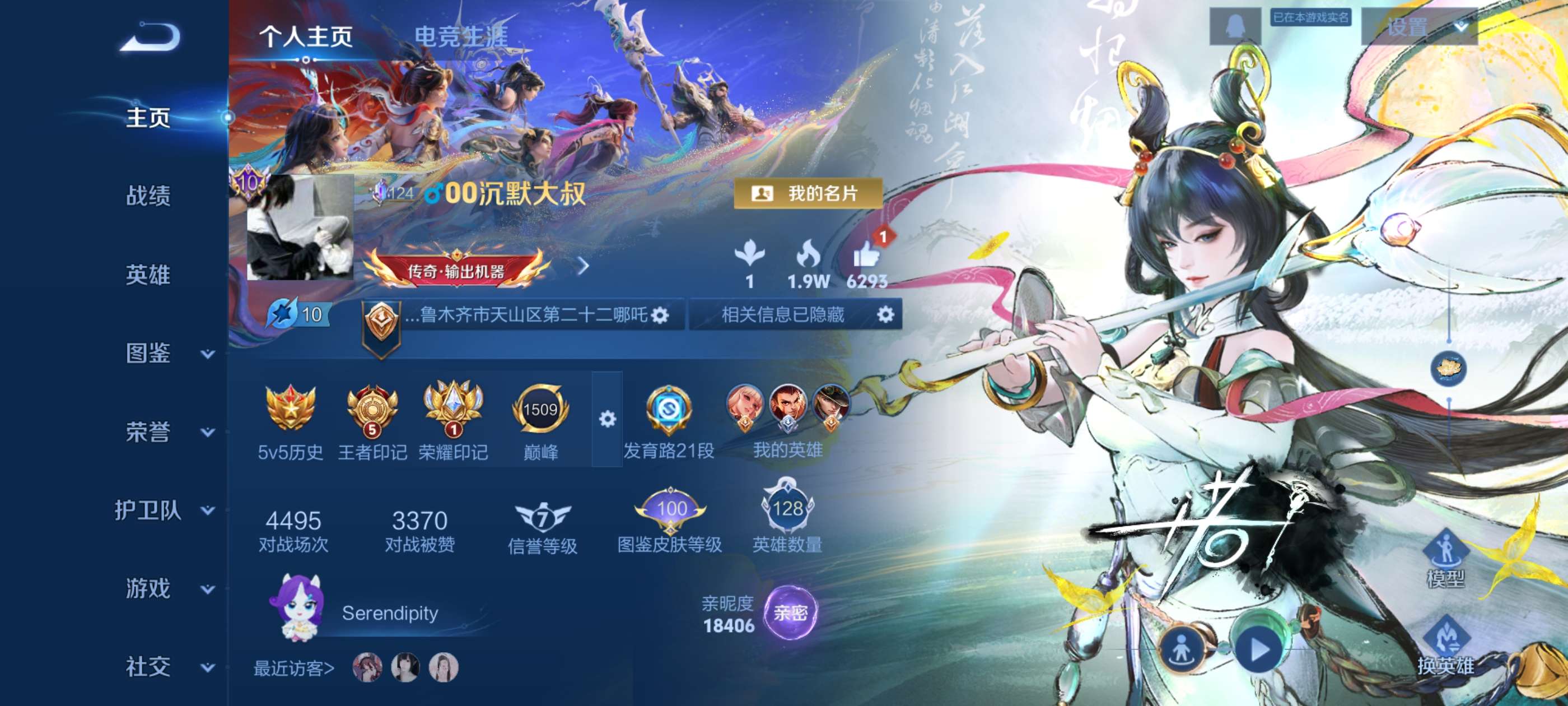
Task: Open the 设置 dropdown
Action: pyautogui.click(x=1419, y=27)
